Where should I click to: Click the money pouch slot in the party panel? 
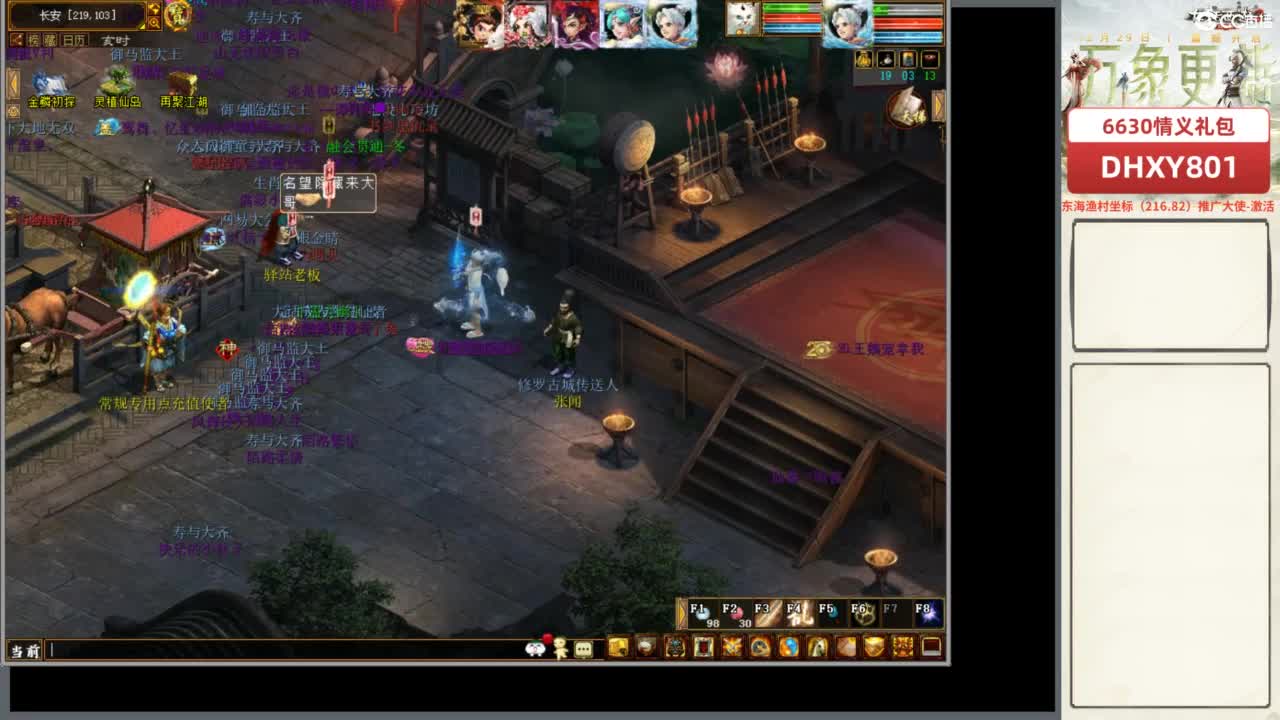tap(864, 60)
